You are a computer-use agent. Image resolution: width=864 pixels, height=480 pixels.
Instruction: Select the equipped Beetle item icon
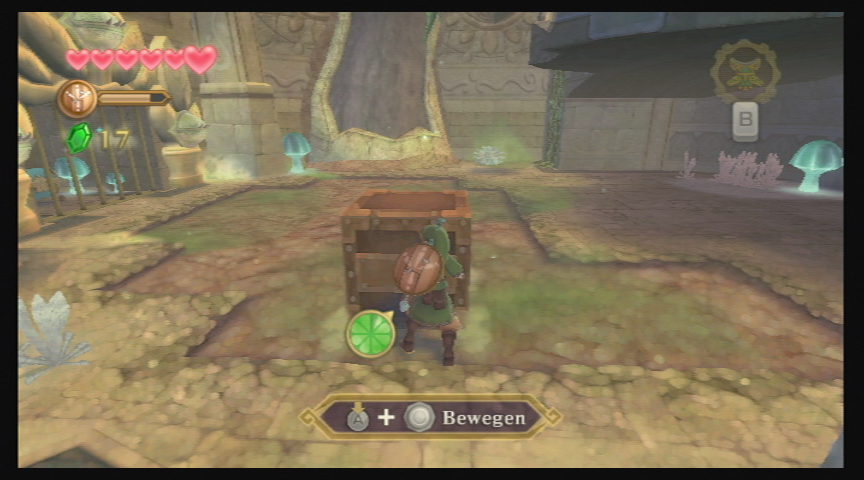tap(745, 71)
